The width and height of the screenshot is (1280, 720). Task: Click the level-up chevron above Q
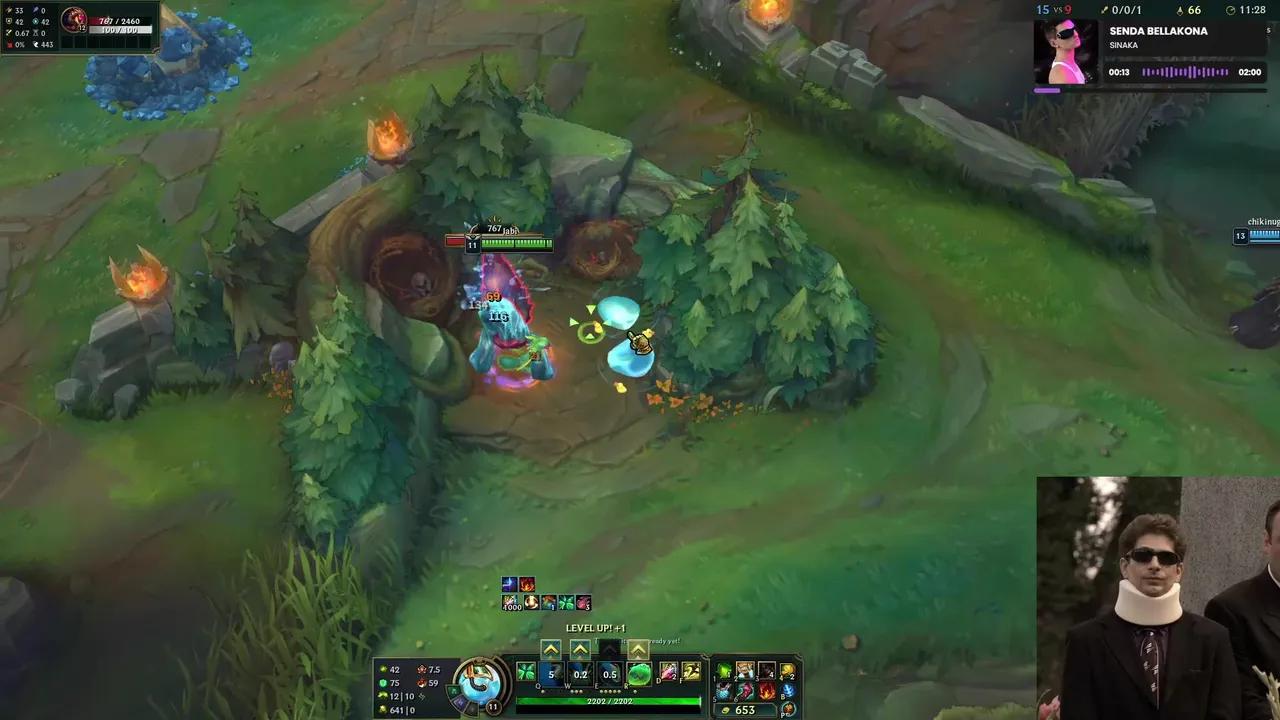pos(551,647)
